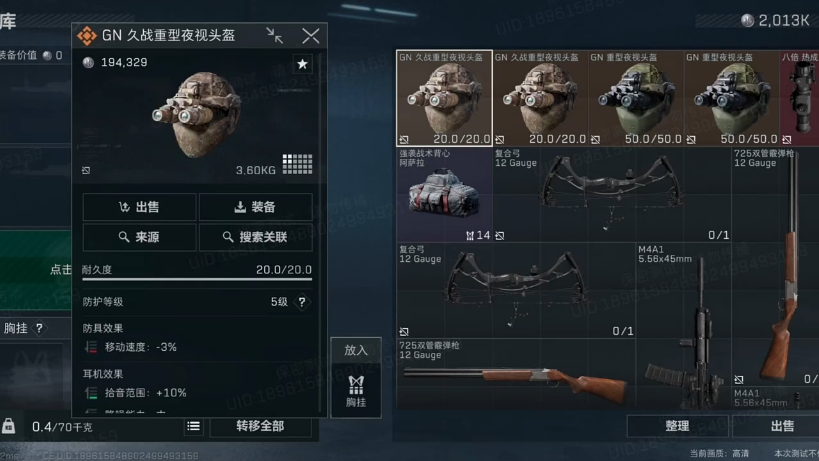The height and width of the screenshot is (461, 819).
Task: Close the helmet details panel
Action: pyautogui.click(x=311, y=36)
